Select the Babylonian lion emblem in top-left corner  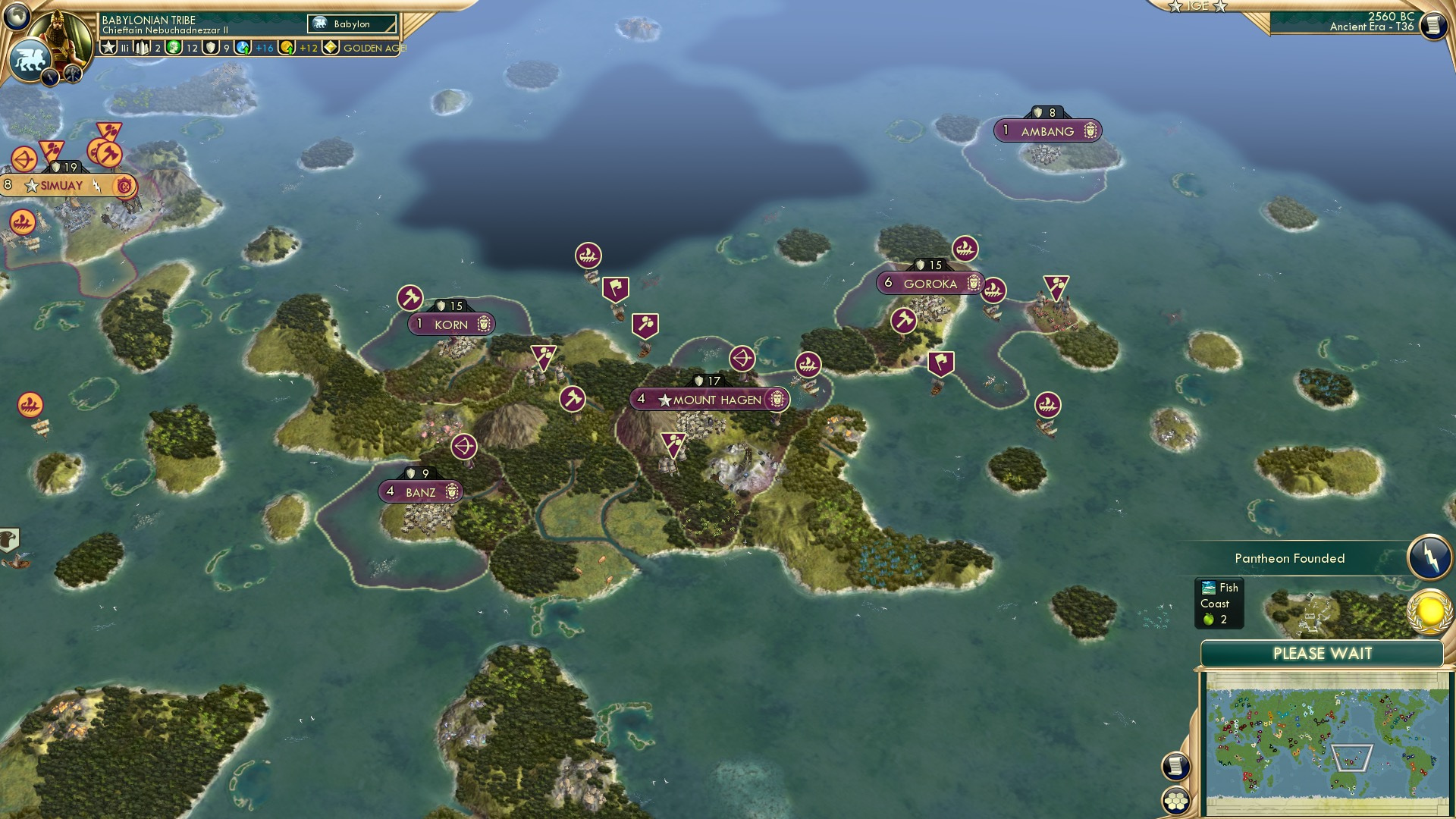coord(30,59)
